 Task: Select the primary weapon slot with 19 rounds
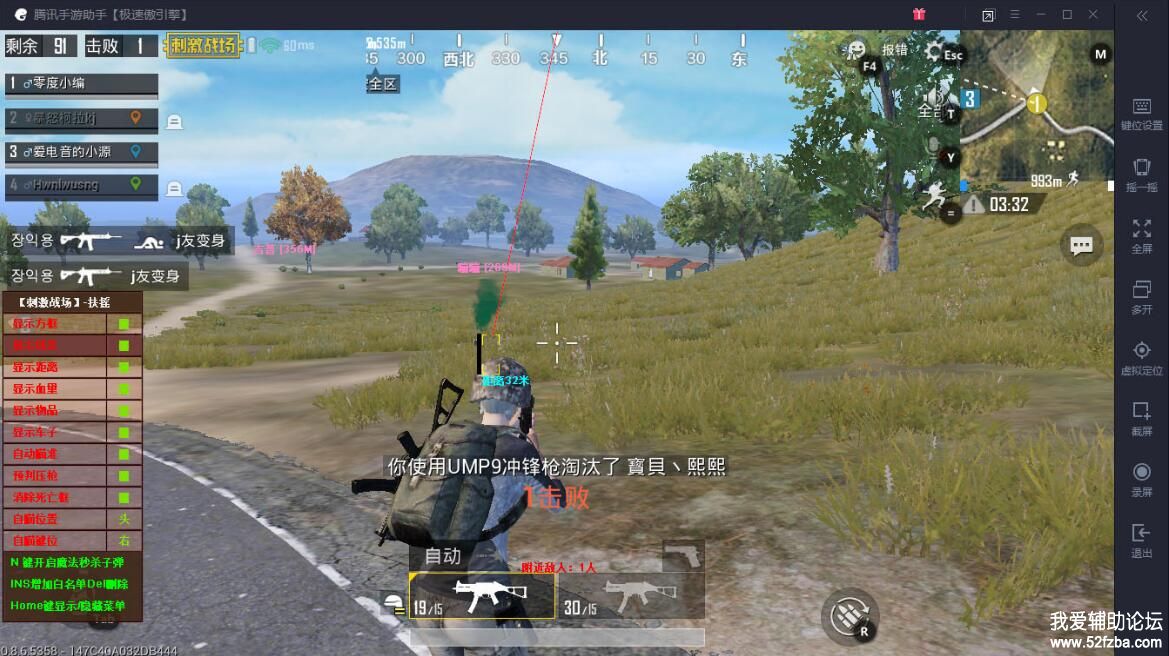pyautogui.click(x=482, y=597)
